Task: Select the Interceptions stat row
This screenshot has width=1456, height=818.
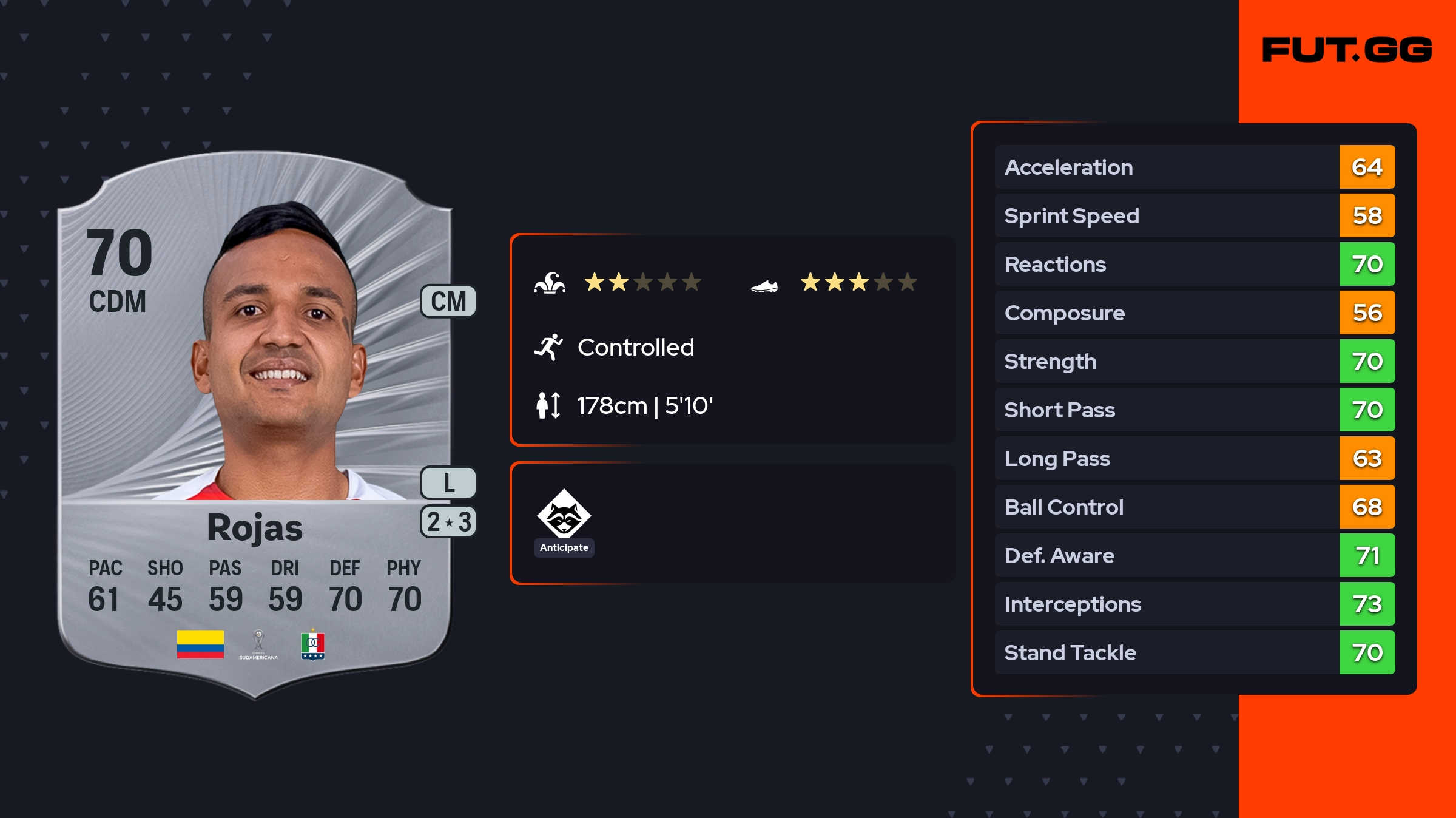Action: (1194, 604)
